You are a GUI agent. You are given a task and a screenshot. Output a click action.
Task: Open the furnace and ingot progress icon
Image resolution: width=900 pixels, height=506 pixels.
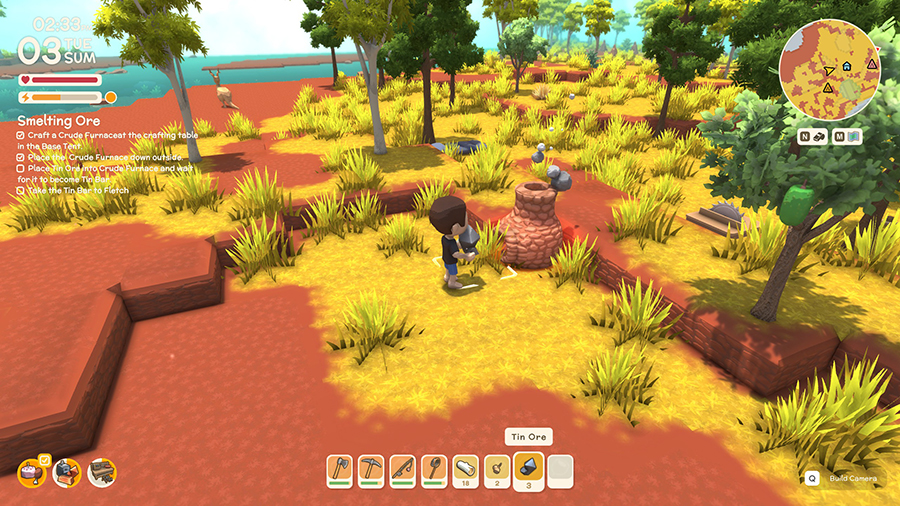point(67,472)
